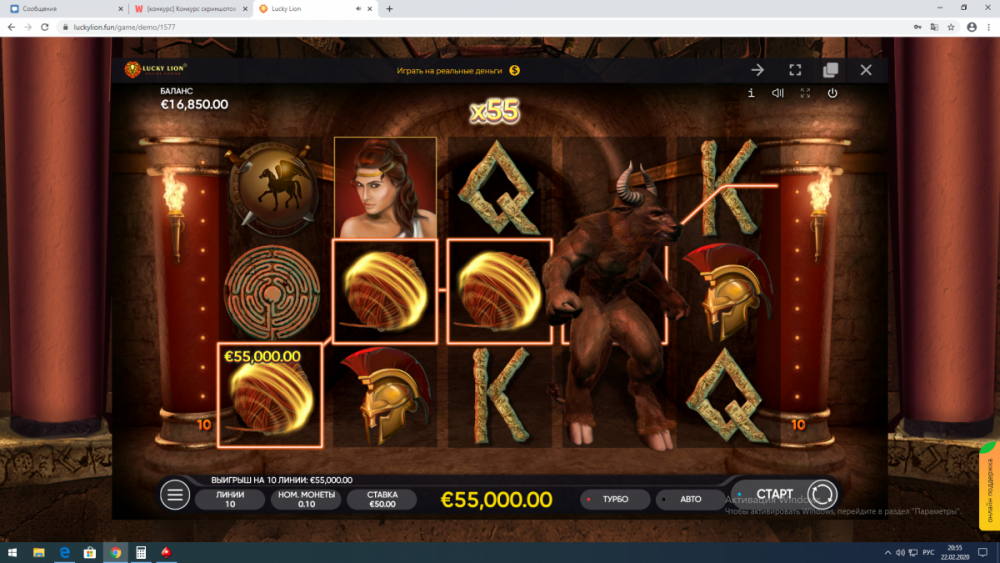Click the Lucky Lion logo
The height and width of the screenshot is (563, 1000).
[x=156, y=70]
